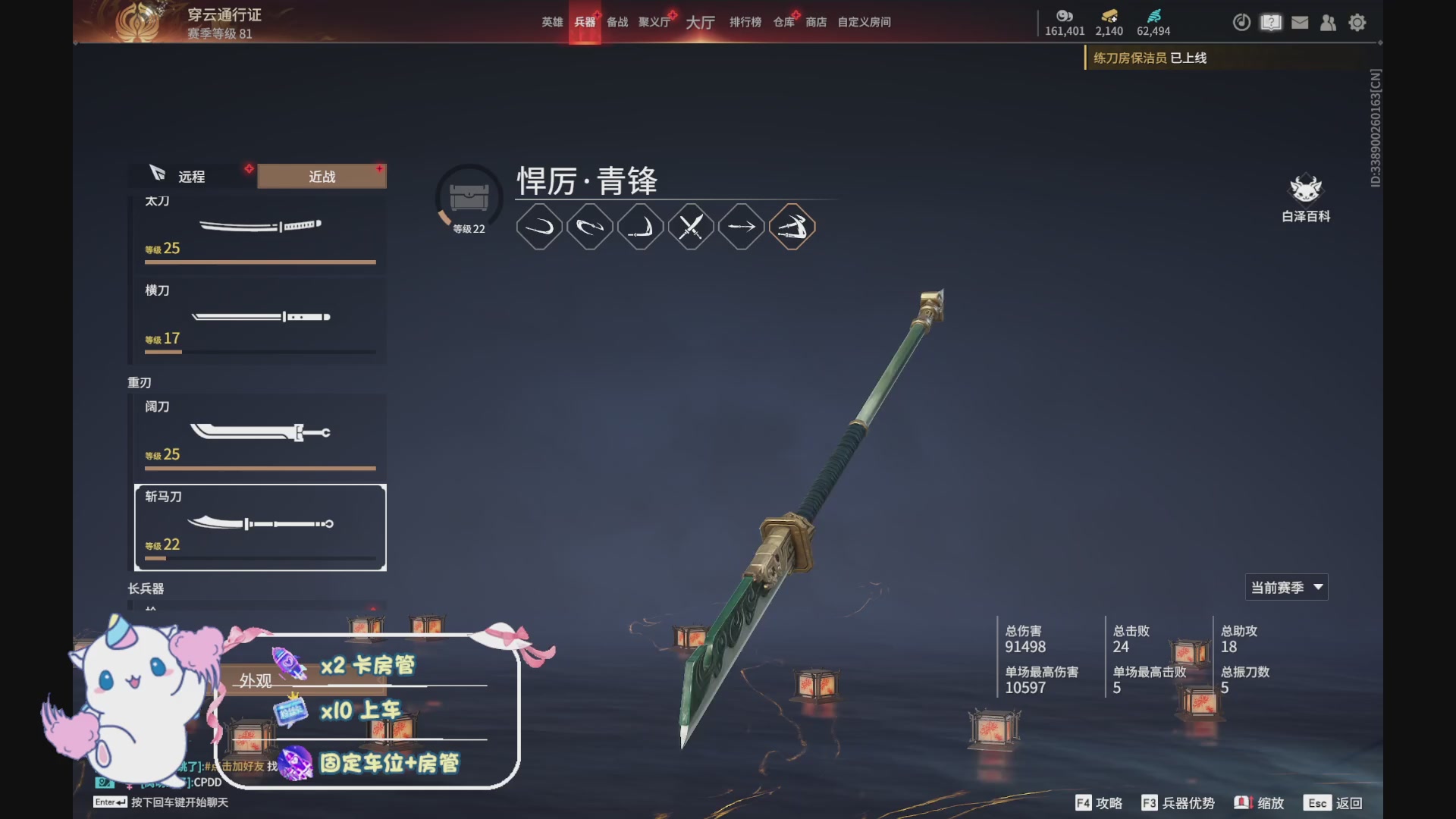Select the highlighted dual-blade skill icon
This screenshot has height=819, width=1456.
[792, 226]
